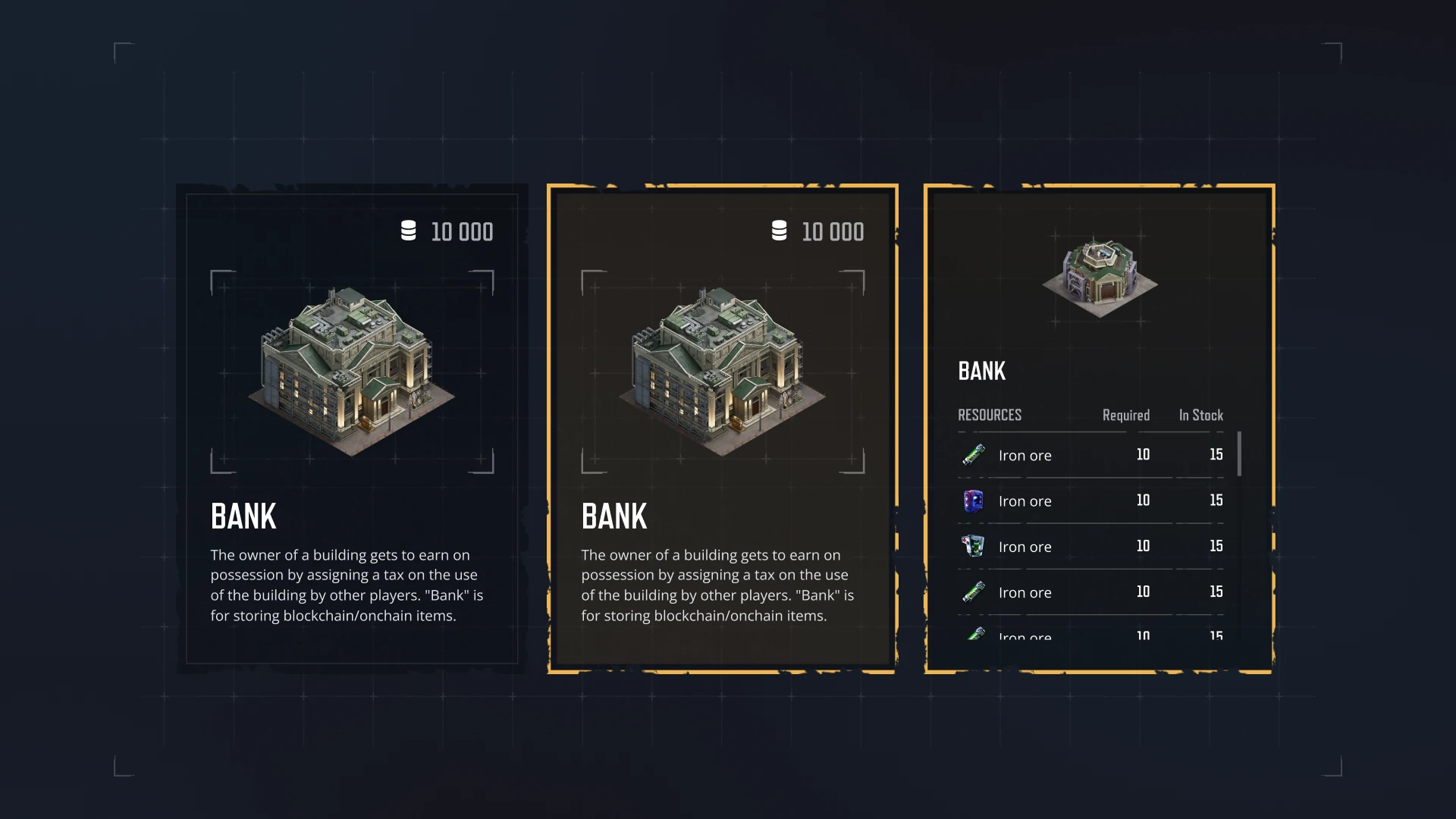Choose the gold-bordered Bank card priced 10 000
This screenshot has height=819, width=1456.
722,428
